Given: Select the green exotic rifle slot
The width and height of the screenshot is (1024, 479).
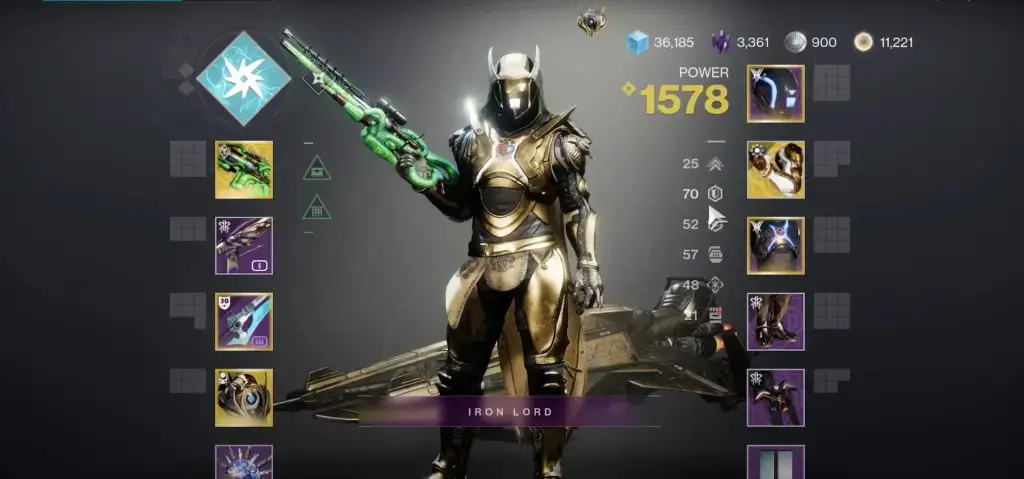Looking at the screenshot, I should tap(244, 170).
